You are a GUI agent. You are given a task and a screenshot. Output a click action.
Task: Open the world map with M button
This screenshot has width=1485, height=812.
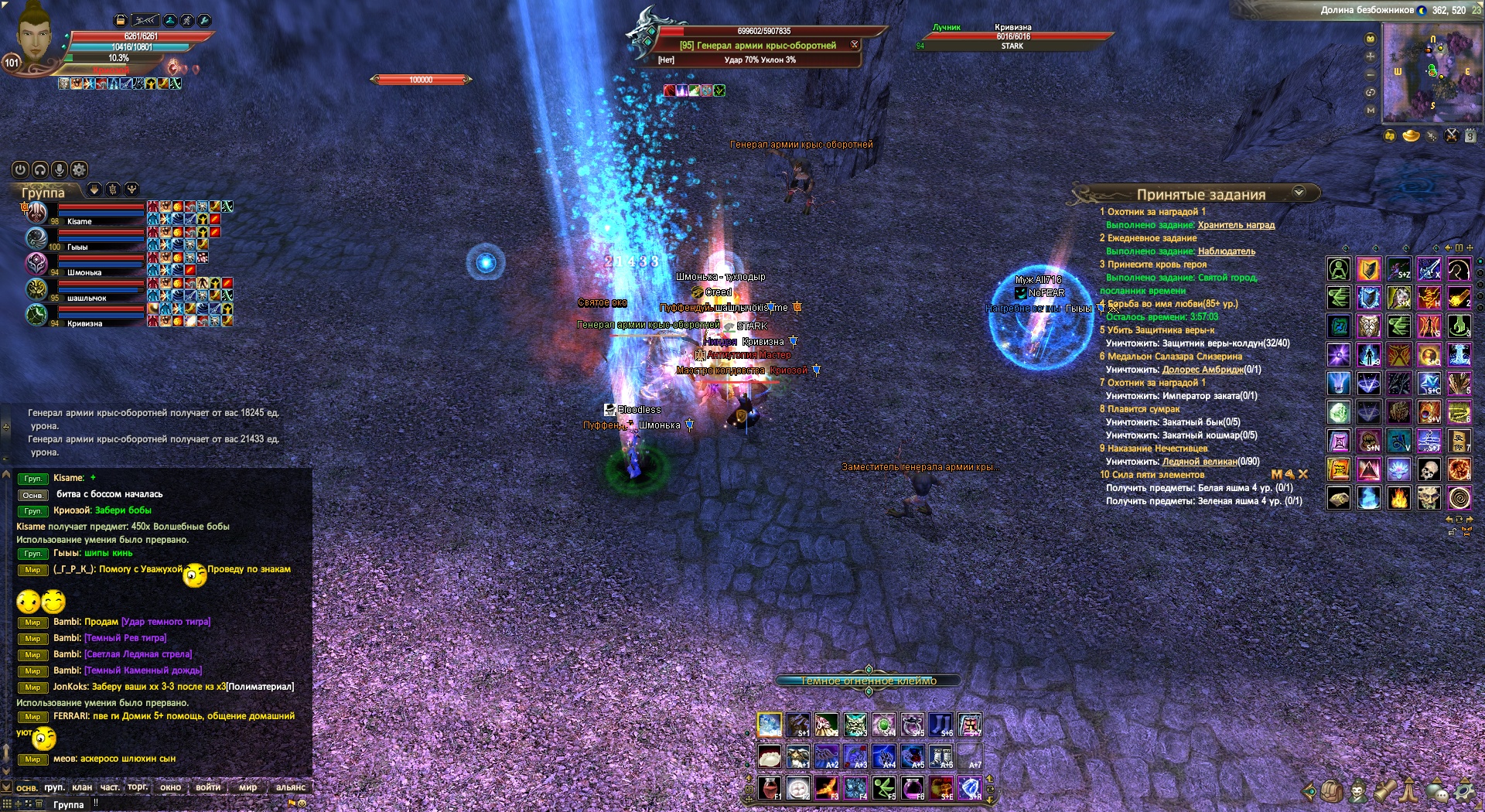1371,111
